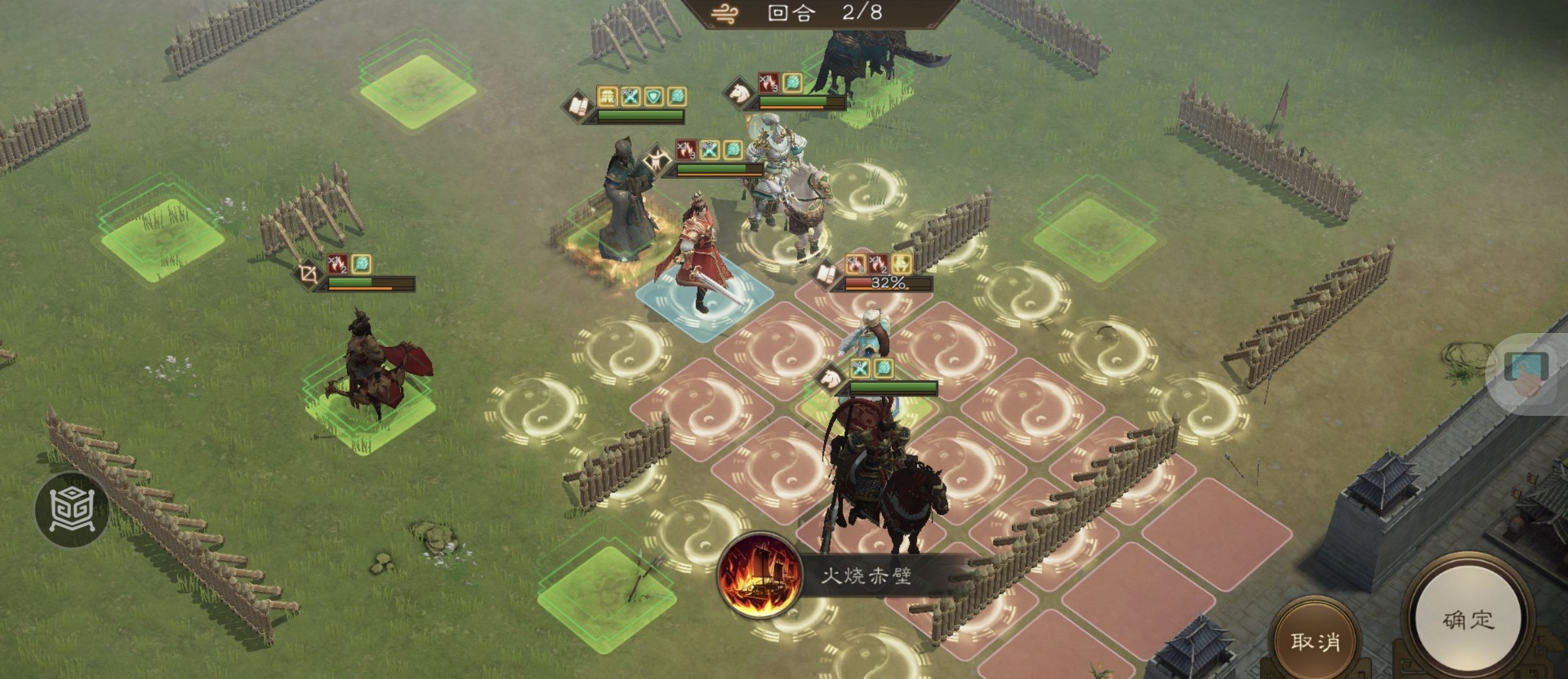The image size is (1568, 679).
Task: Select the blue highlighted tile under the red swordsman
Action: coord(703,304)
